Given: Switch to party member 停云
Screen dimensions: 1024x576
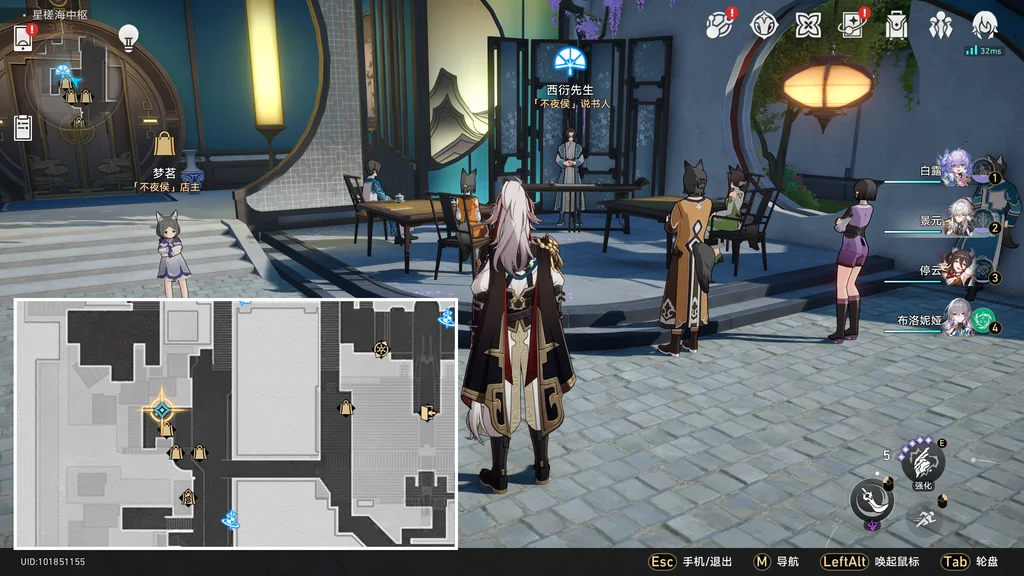Looking at the screenshot, I should coord(958,267).
